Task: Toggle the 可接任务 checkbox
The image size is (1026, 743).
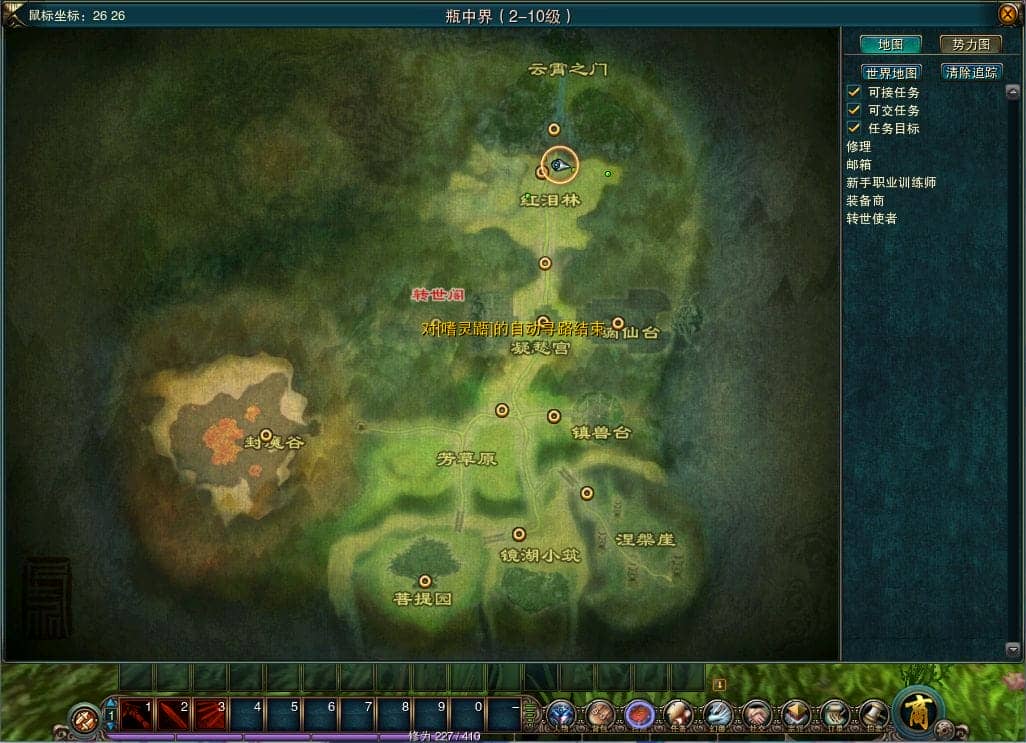Action: tap(854, 92)
